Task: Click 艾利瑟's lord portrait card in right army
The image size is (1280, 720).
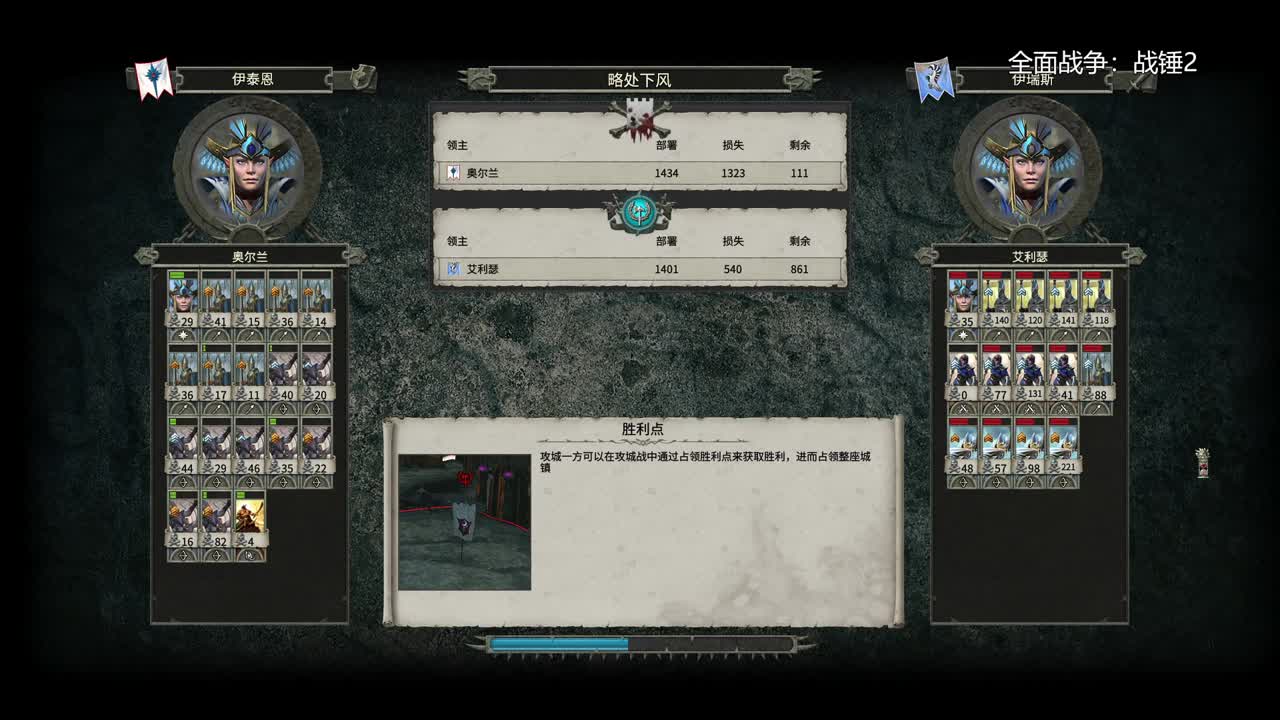Action: coord(962,295)
